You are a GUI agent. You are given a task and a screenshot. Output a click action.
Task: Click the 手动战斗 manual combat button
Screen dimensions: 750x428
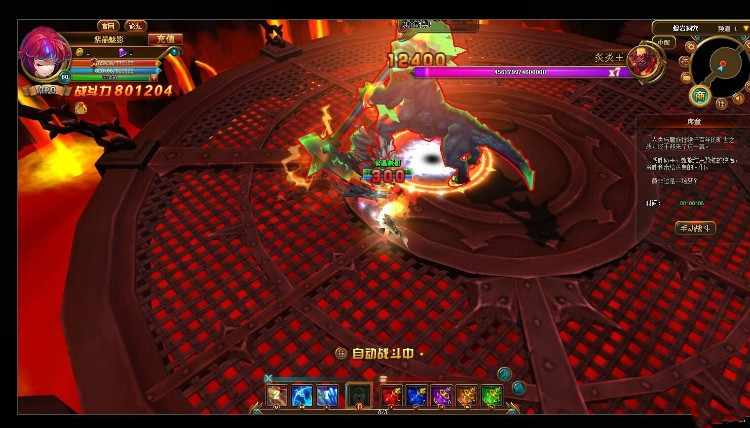pyautogui.click(x=694, y=228)
